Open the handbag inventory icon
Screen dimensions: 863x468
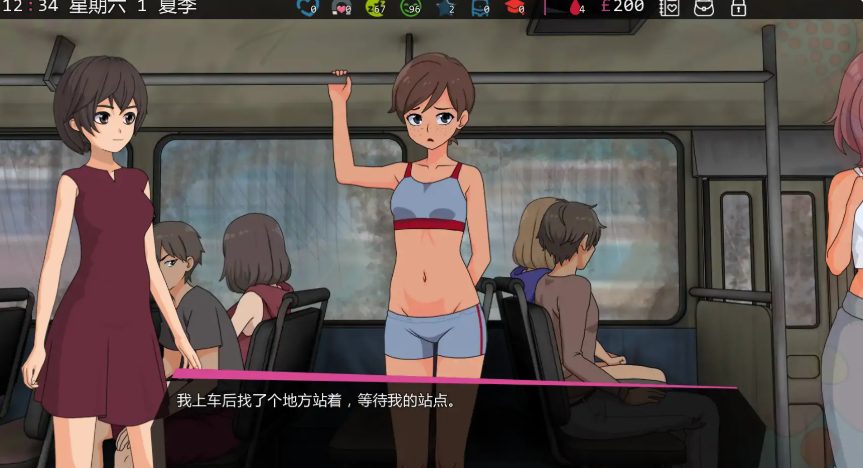pos(704,8)
